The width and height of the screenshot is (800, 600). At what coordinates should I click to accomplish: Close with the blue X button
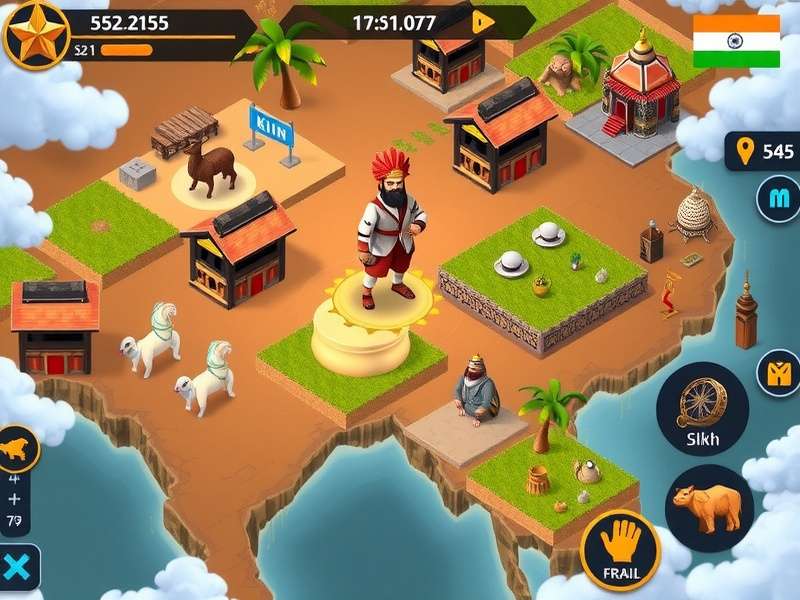[17, 568]
